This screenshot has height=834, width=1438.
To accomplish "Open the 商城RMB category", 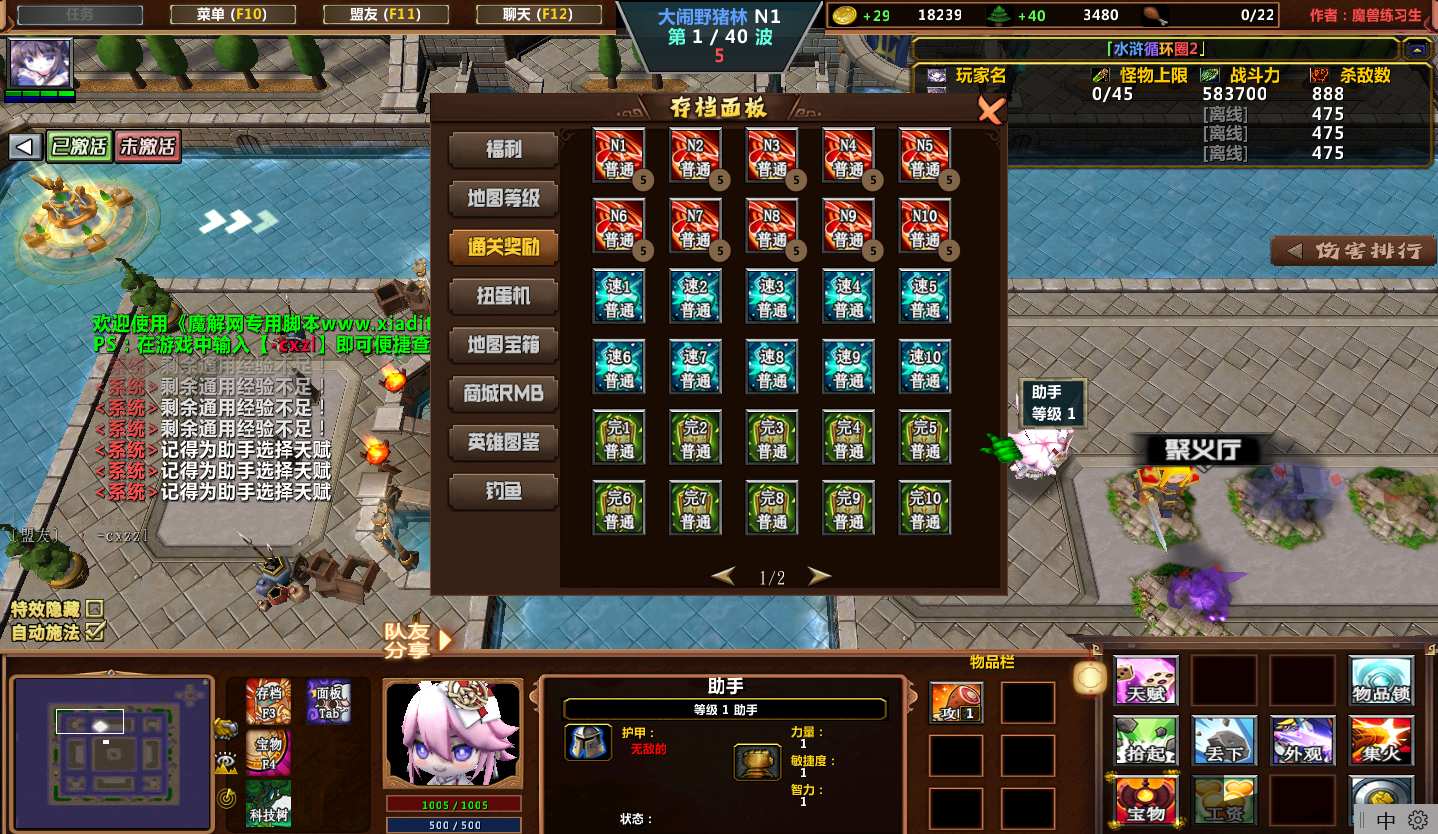I will [x=503, y=393].
